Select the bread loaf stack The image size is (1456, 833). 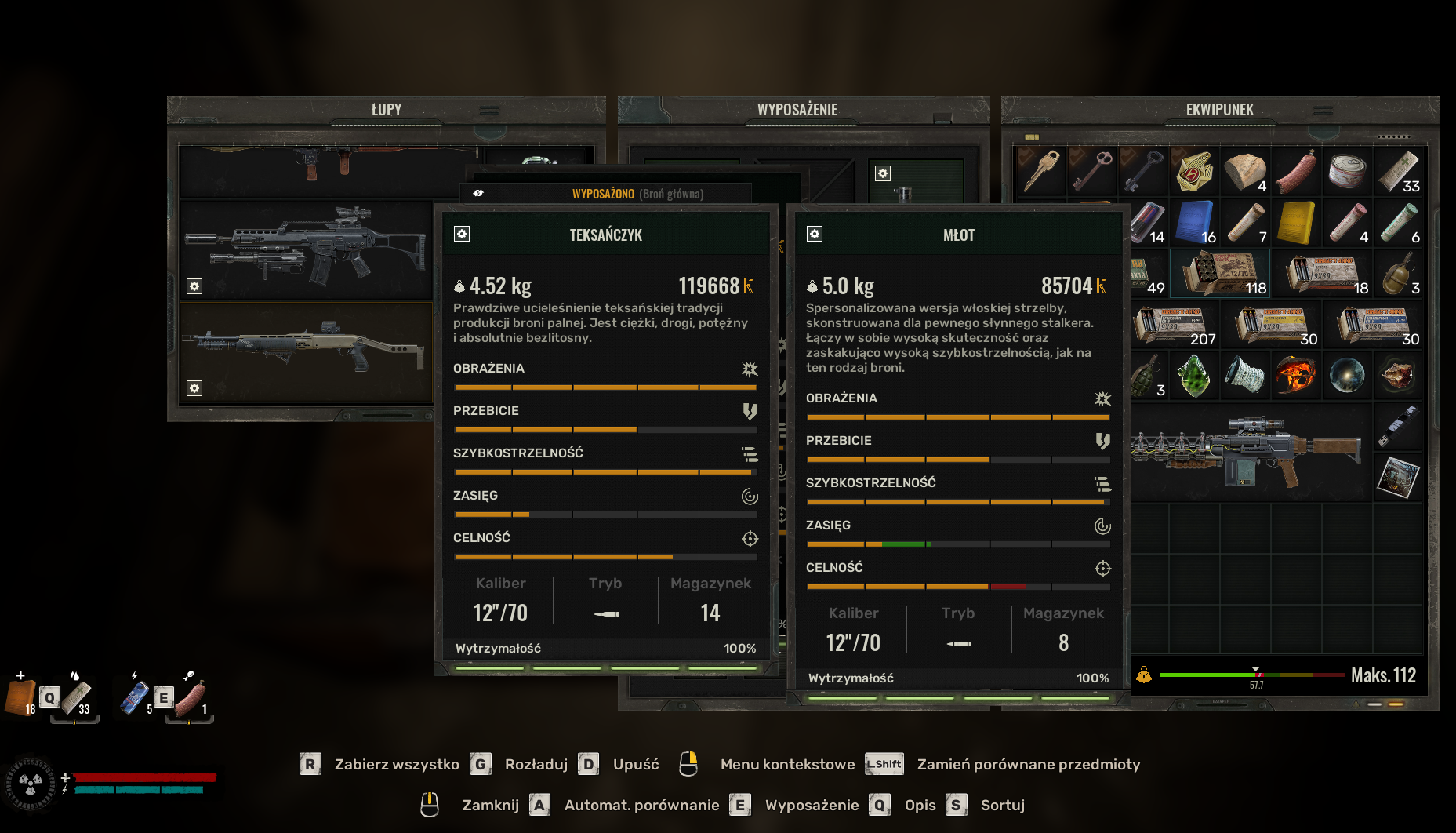pyautogui.click(x=1245, y=170)
